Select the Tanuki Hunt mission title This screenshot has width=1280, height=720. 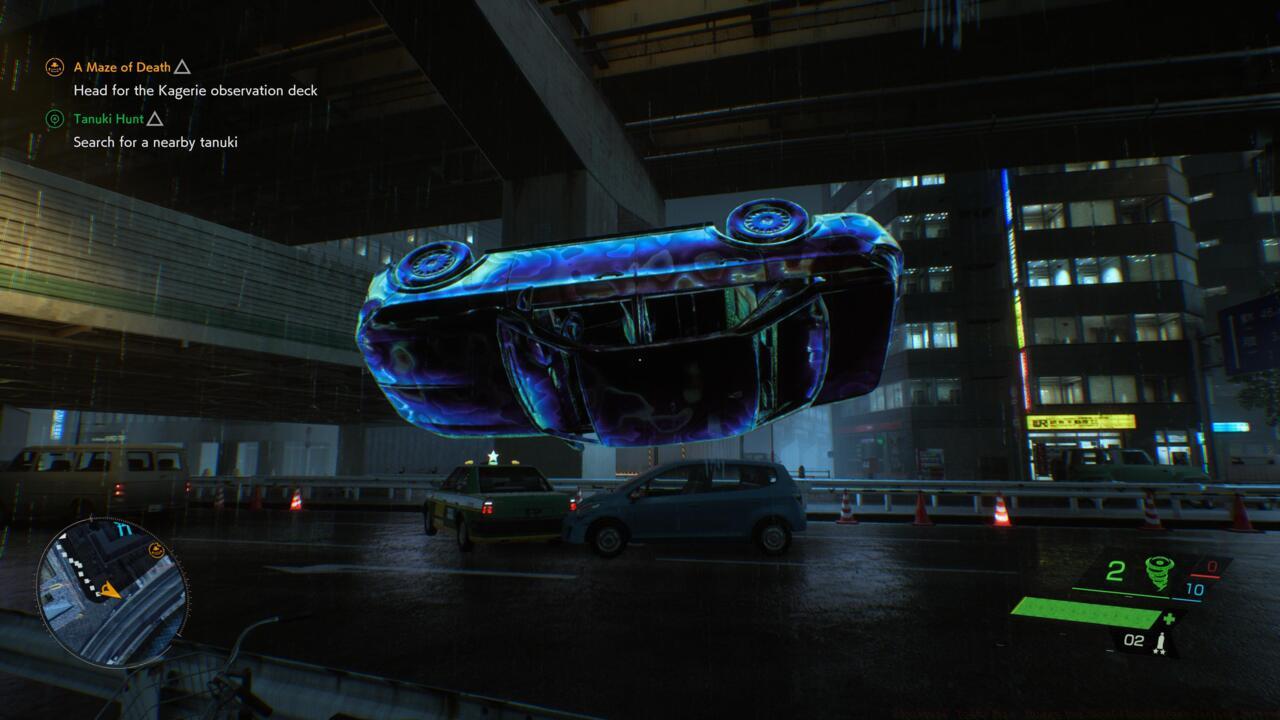click(x=109, y=116)
